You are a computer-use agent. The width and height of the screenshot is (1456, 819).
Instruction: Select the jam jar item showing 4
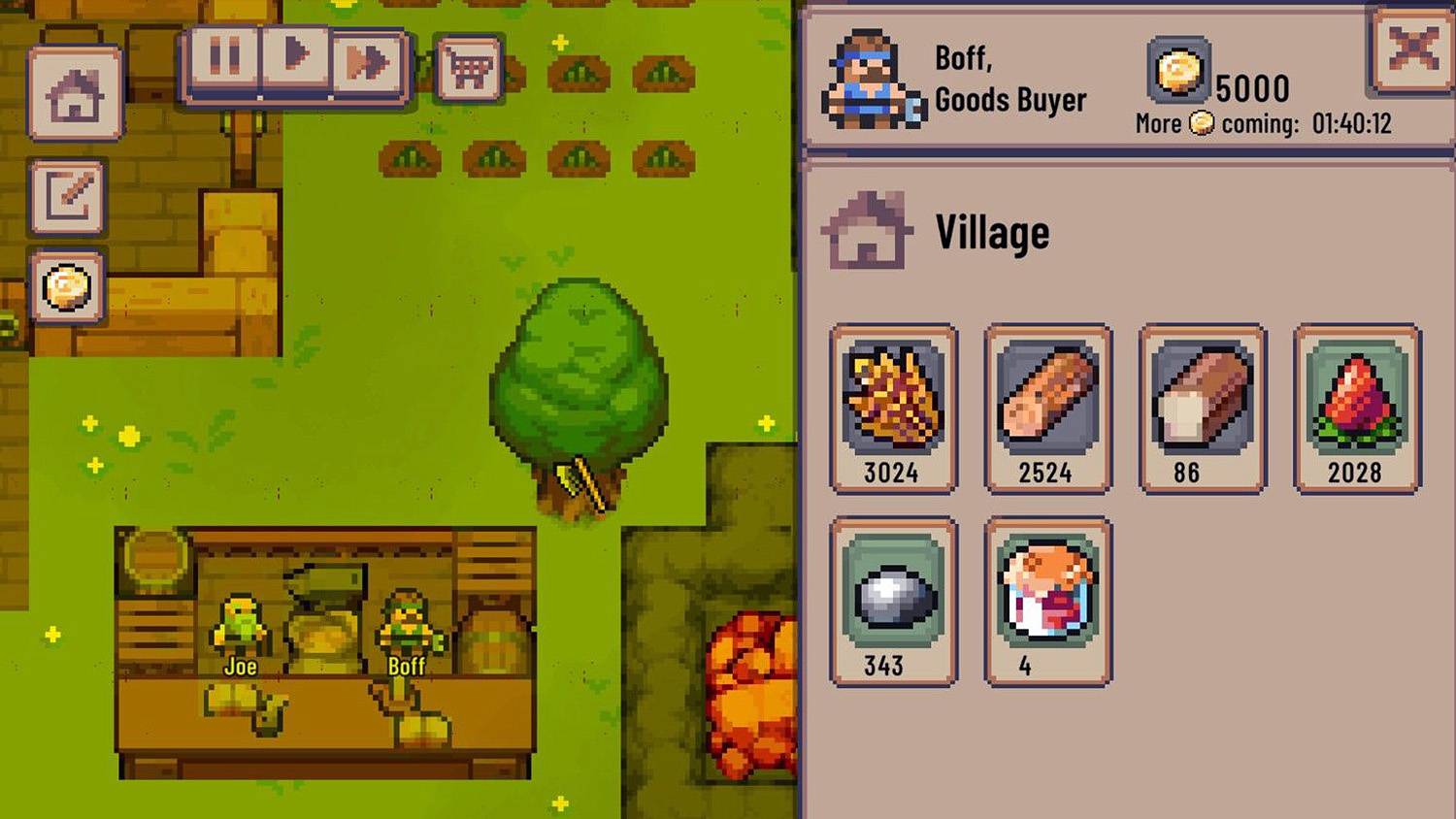pyautogui.click(x=1046, y=592)
